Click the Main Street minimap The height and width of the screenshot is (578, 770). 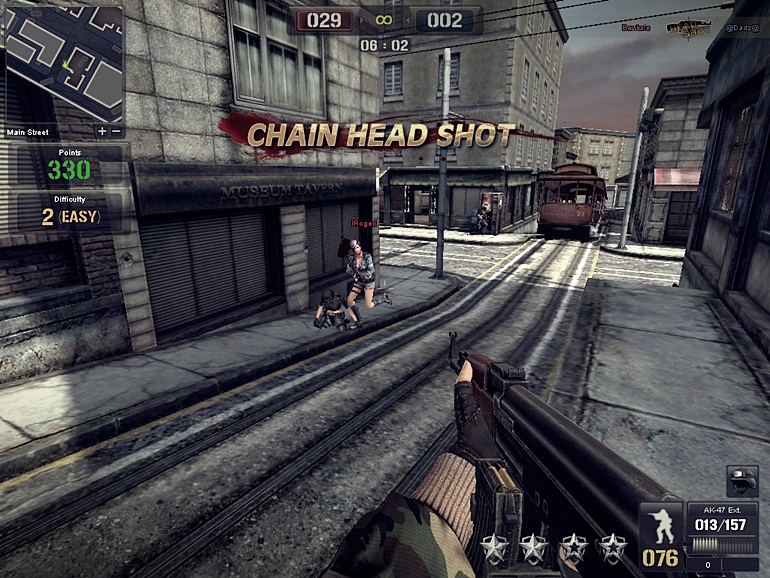[x=63, y=63]
